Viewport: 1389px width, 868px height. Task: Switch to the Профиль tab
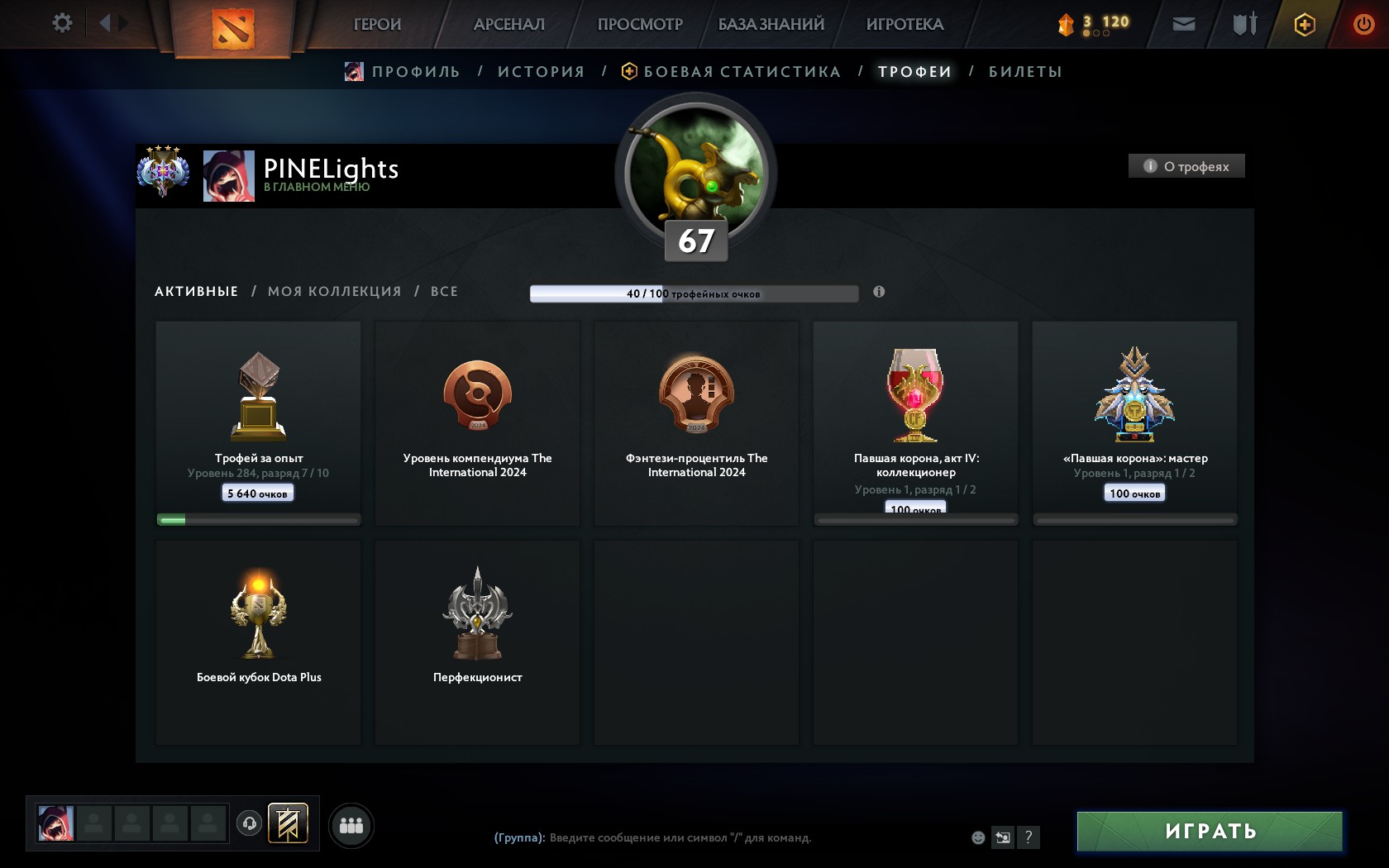tap(415, 72)
